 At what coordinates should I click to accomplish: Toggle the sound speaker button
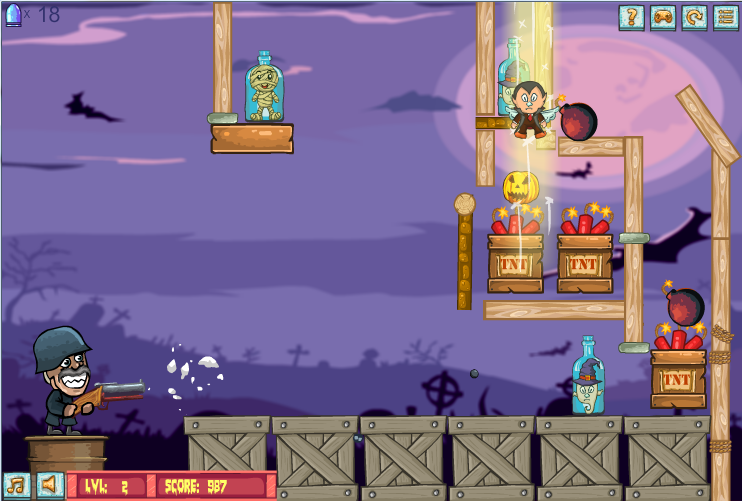(x=49, y=485)
